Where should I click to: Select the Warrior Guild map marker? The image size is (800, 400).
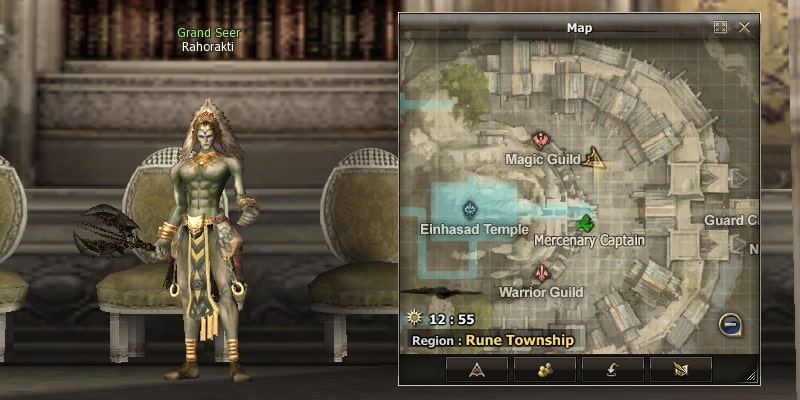(542, 273)
